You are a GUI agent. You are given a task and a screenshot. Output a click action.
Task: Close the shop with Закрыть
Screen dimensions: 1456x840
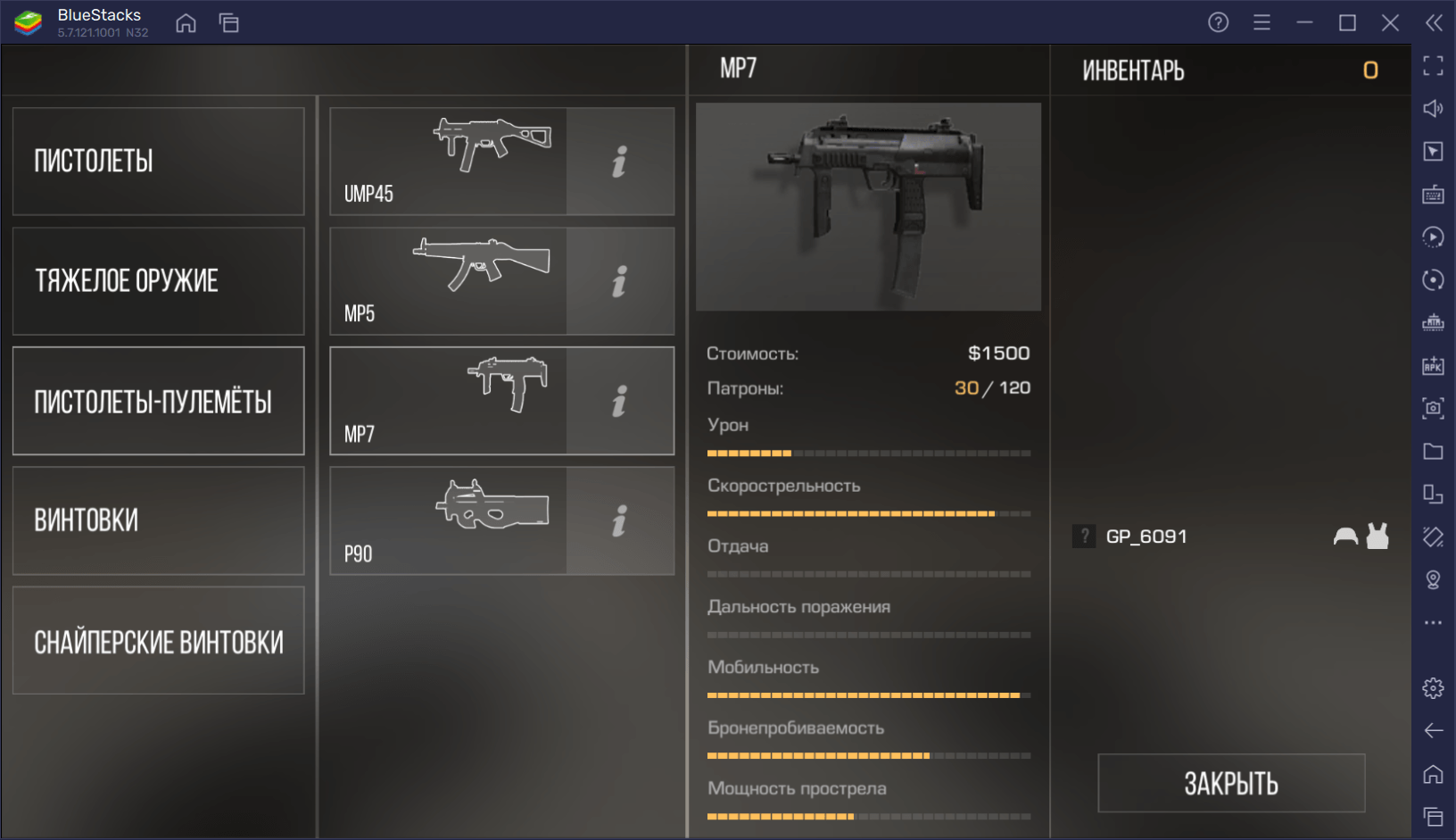click(1231, 783)
